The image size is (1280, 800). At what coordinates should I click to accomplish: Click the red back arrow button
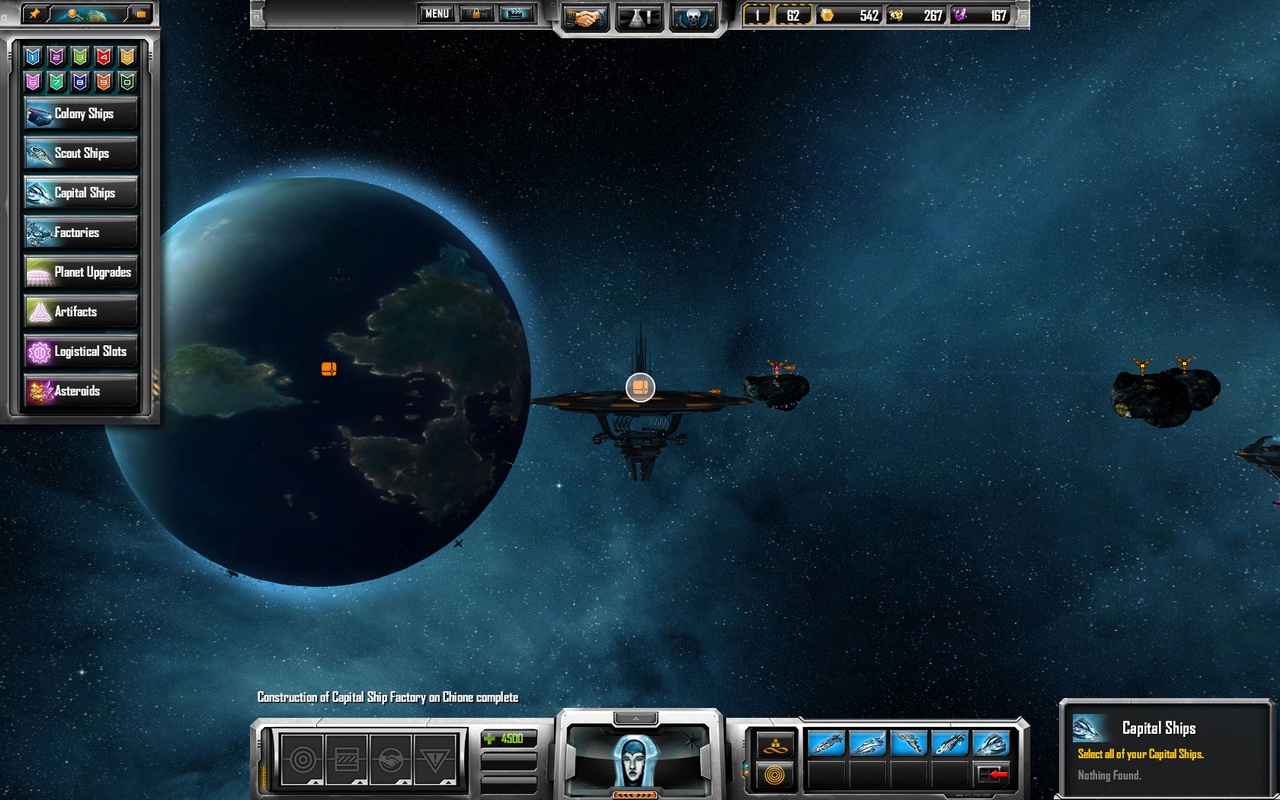pos(993,773)
